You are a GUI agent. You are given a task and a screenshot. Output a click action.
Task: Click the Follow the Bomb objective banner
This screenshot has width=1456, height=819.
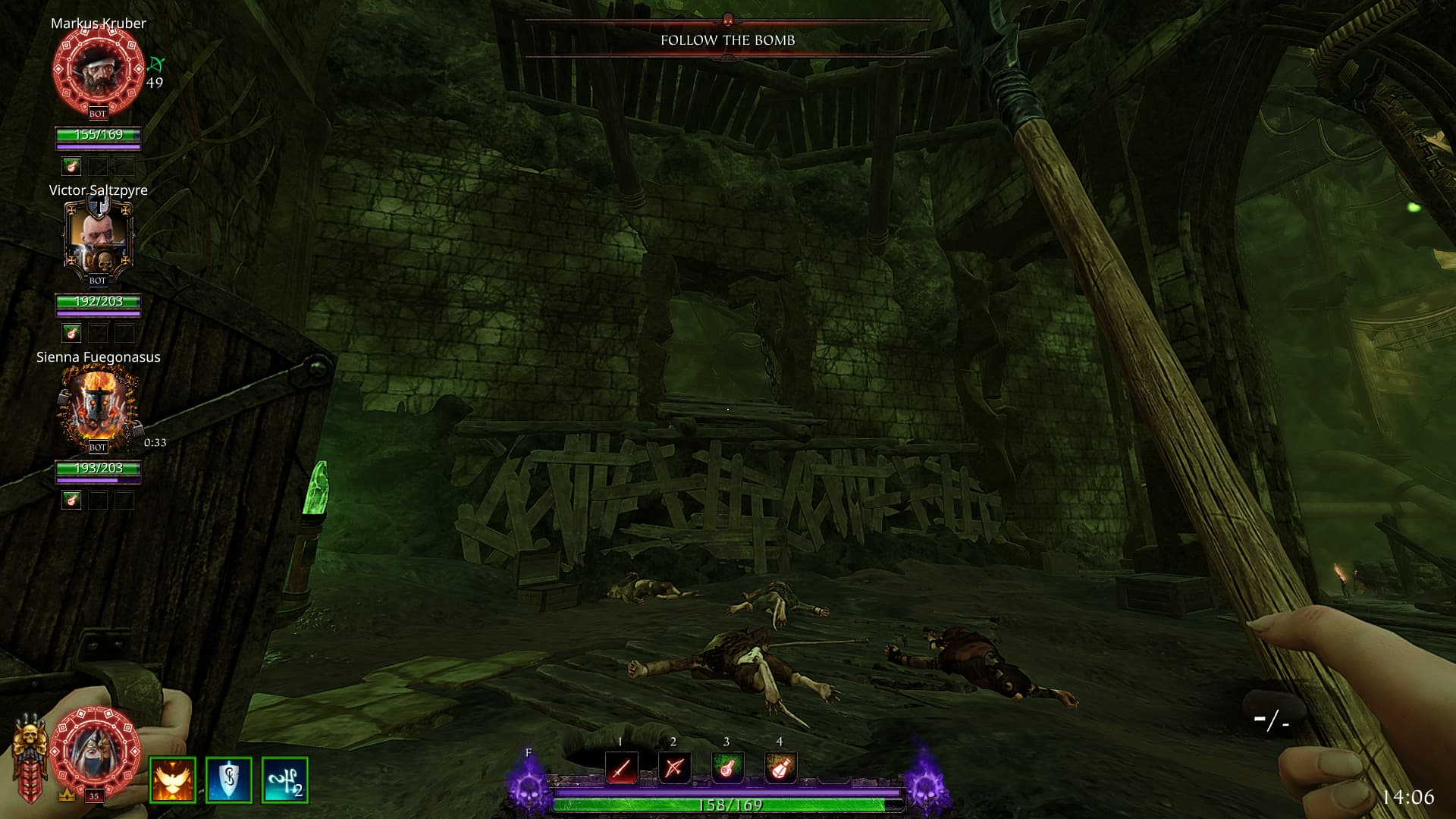(727, 40)
